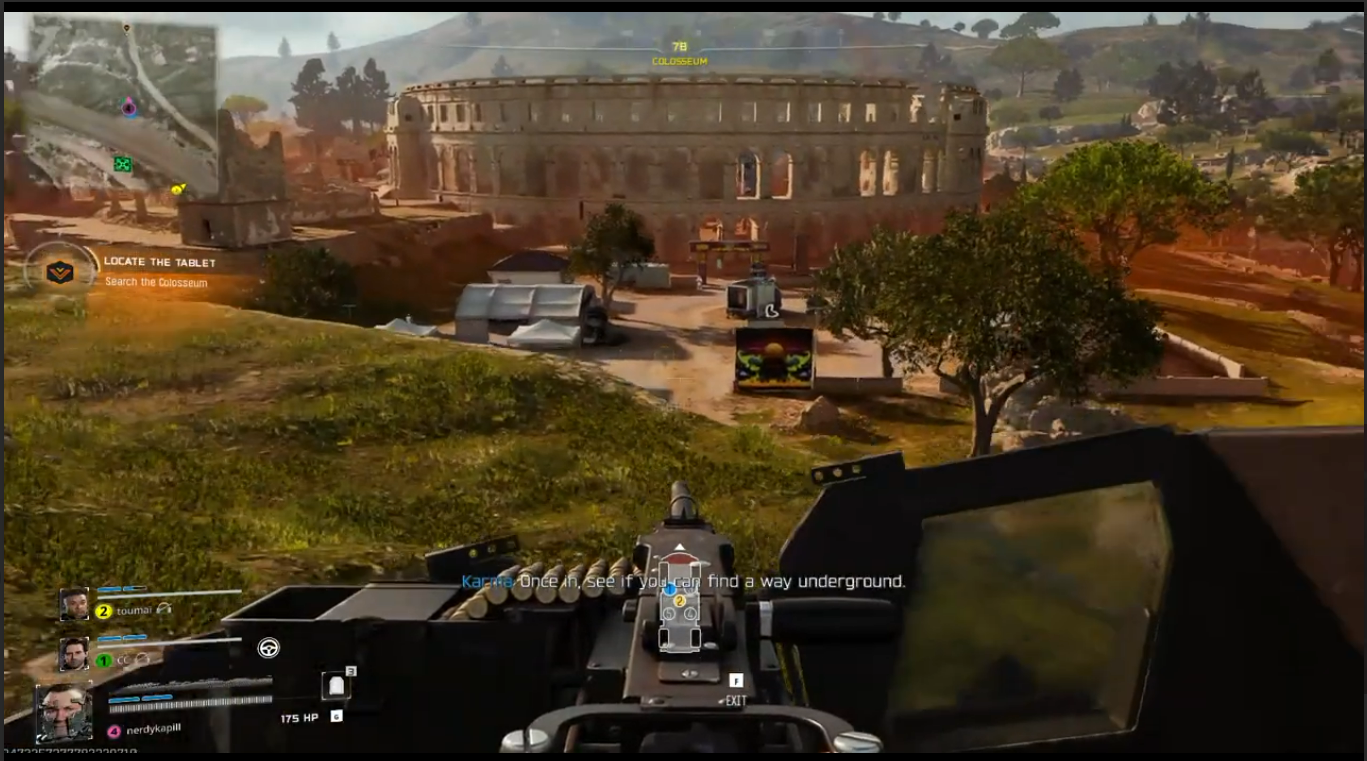The image size is (1367, 761).
Task: Select teammate CC's portrait
Action: (74, 654)
